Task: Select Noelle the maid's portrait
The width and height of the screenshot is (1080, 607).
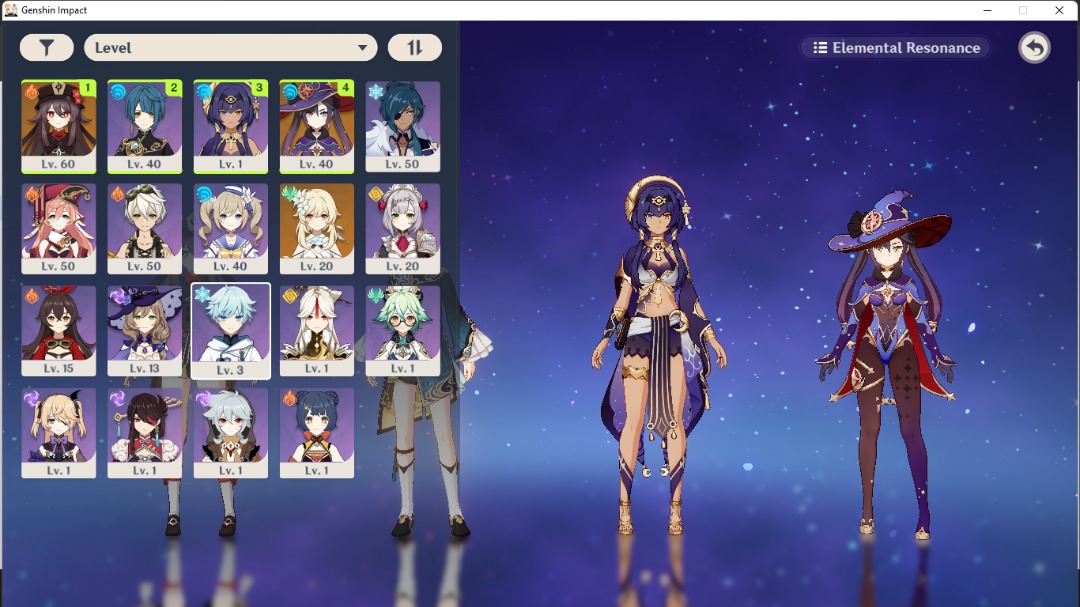Action: 403,228
